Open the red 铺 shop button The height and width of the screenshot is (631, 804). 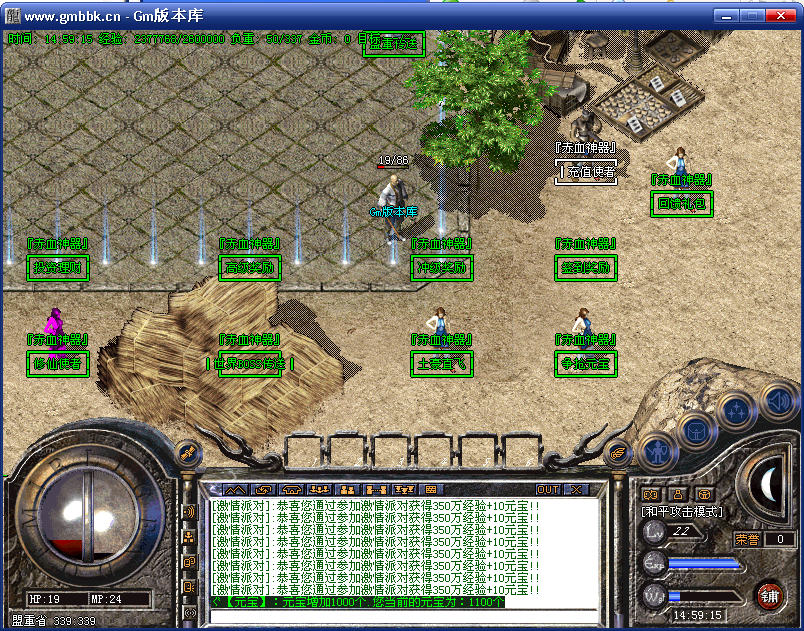click(x=769, y=596)
